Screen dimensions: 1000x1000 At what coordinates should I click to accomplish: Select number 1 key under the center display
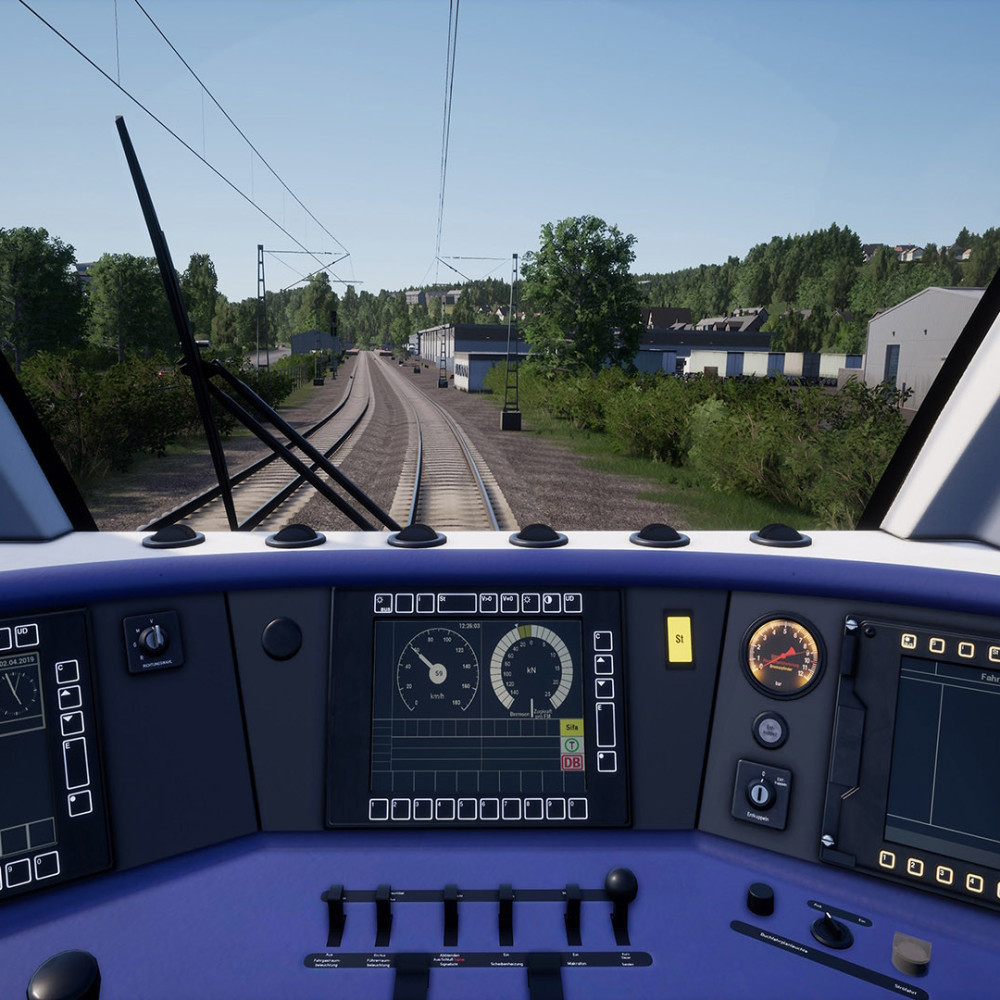click(x=379, y=809)
